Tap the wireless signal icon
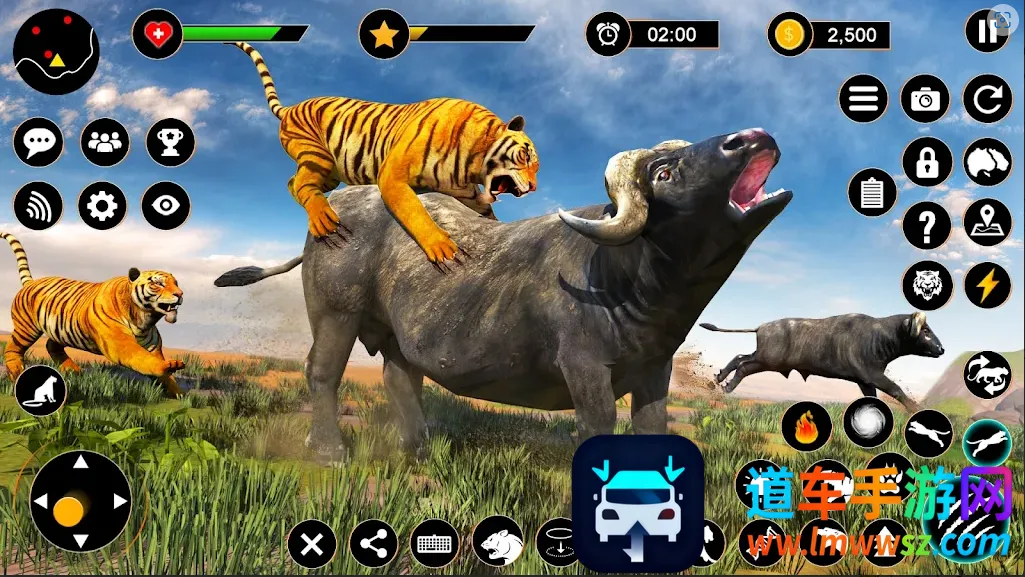The image size is (1025, 577). click(x=38, y=206)
